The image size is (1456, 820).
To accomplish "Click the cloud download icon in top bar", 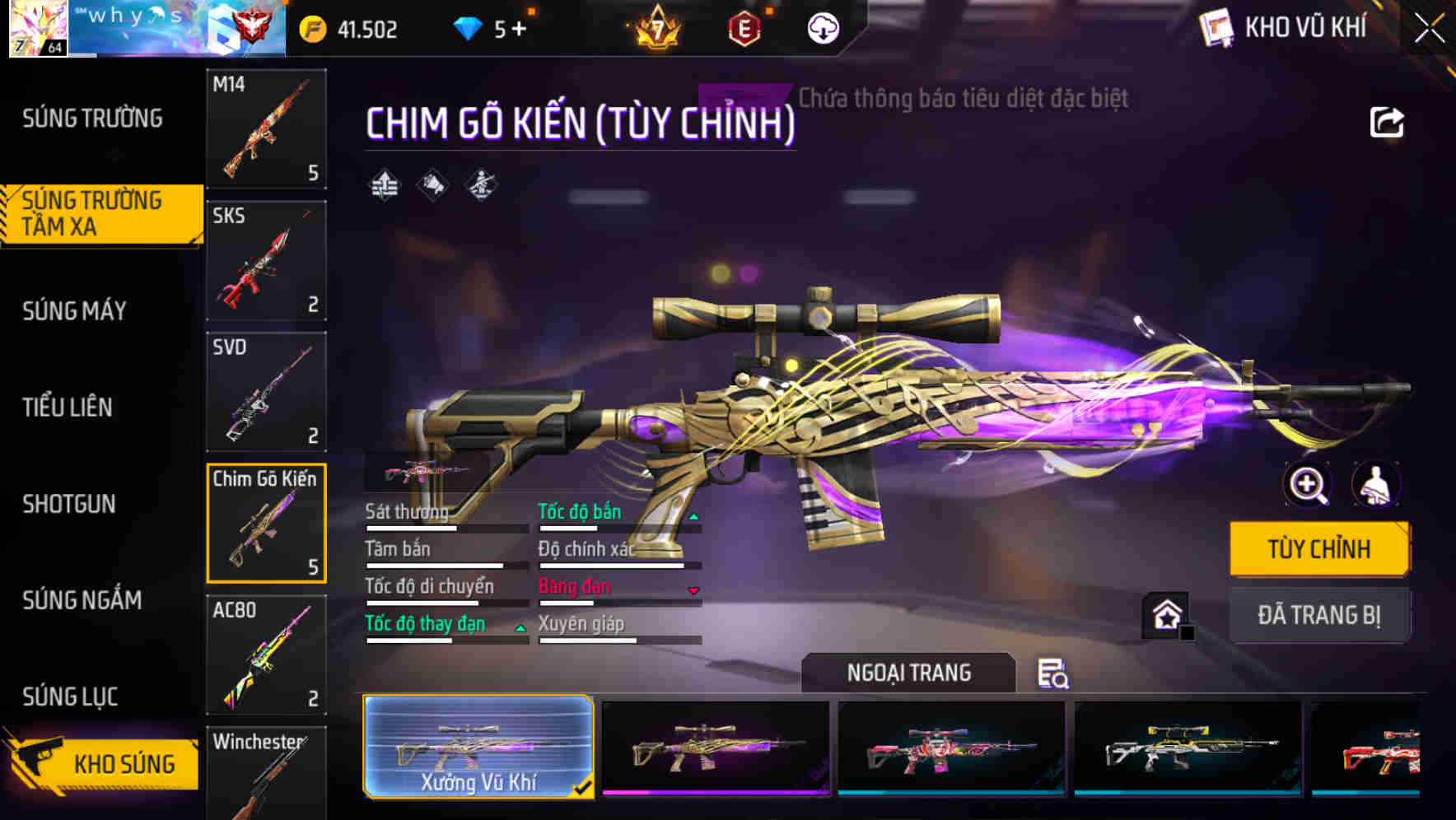I will pos(822,27).
